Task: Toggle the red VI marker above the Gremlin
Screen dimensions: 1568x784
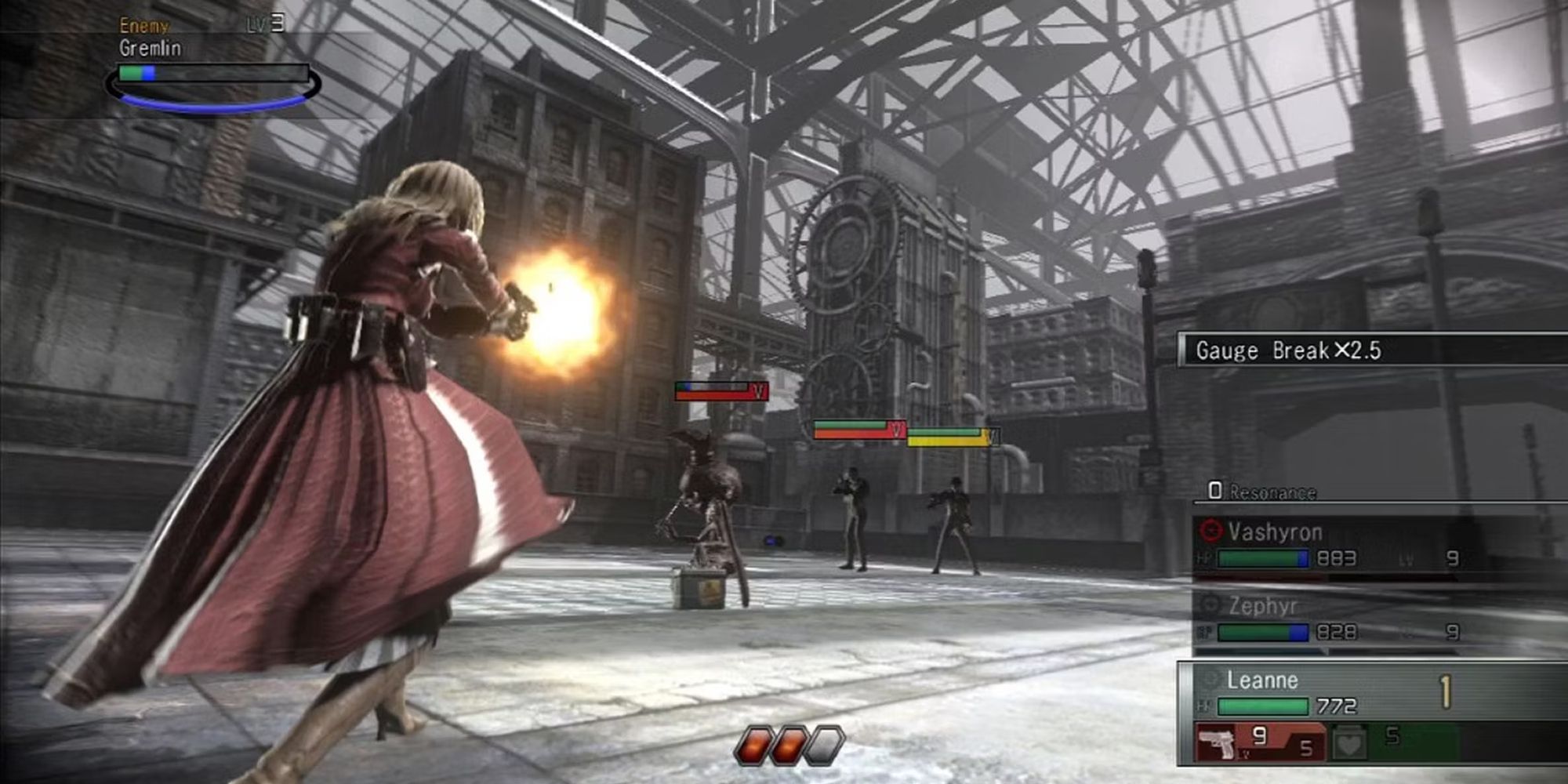Action: (x=758, y=390)
